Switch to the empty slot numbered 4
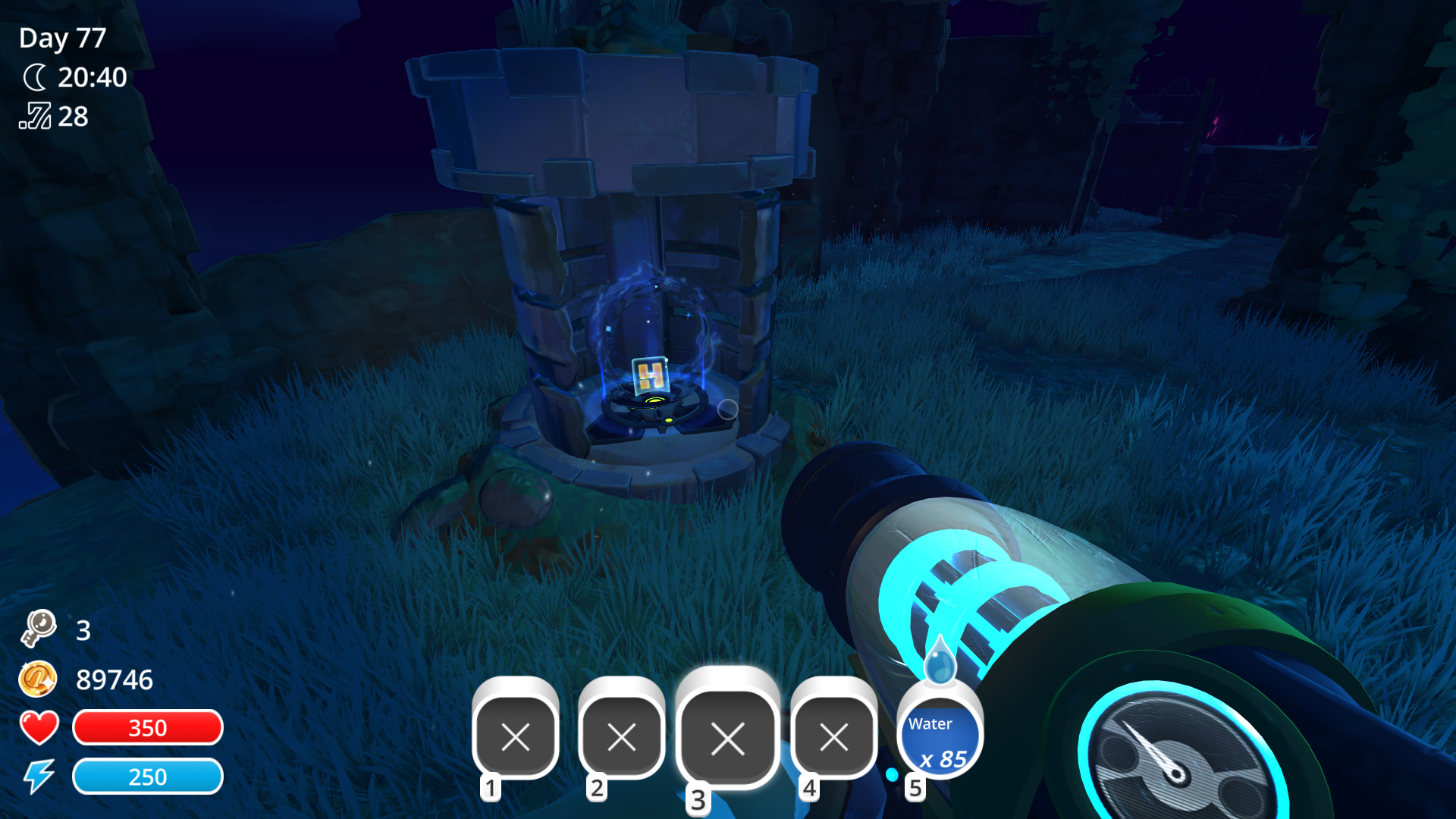The image size is (1456, 819). click(833, 736)
